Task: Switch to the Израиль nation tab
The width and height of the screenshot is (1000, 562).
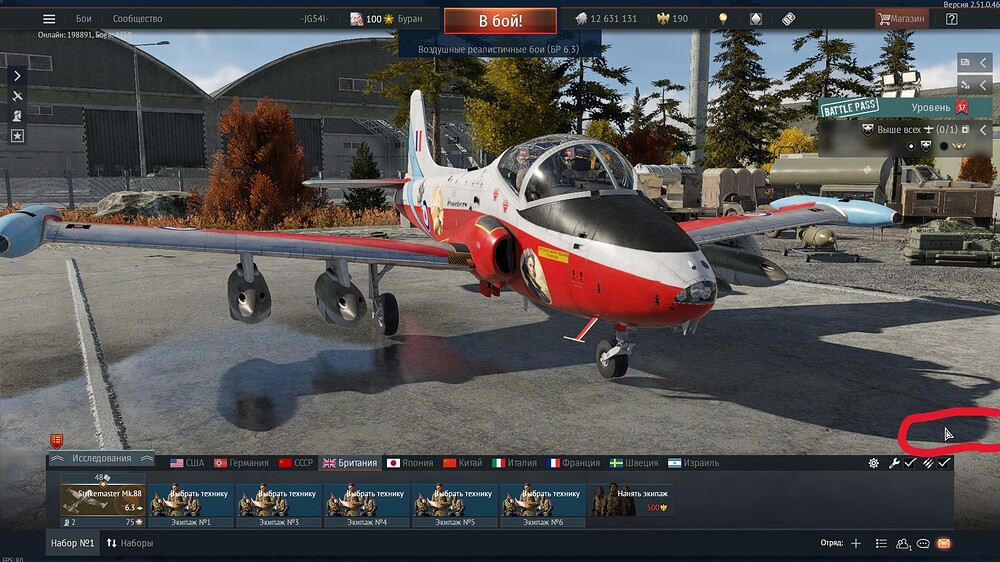Action: click(693, 463)
